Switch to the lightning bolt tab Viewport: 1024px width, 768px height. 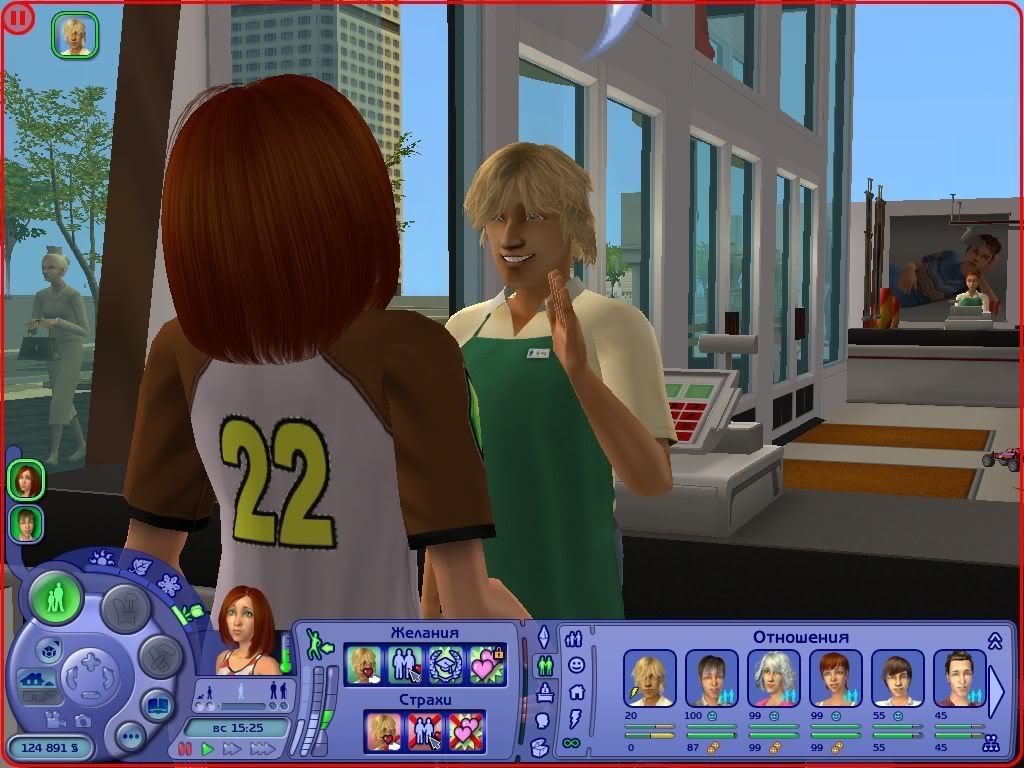pos(575,717)
